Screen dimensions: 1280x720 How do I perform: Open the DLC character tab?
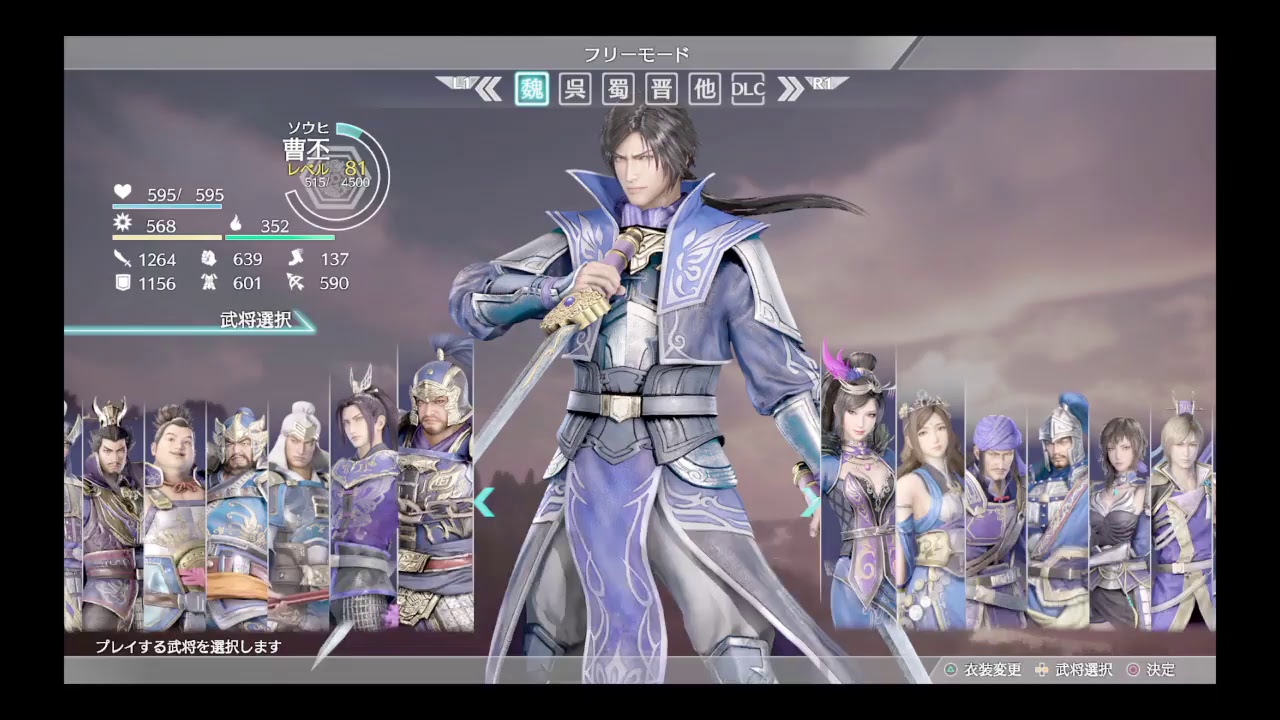[x=747, y=89]
